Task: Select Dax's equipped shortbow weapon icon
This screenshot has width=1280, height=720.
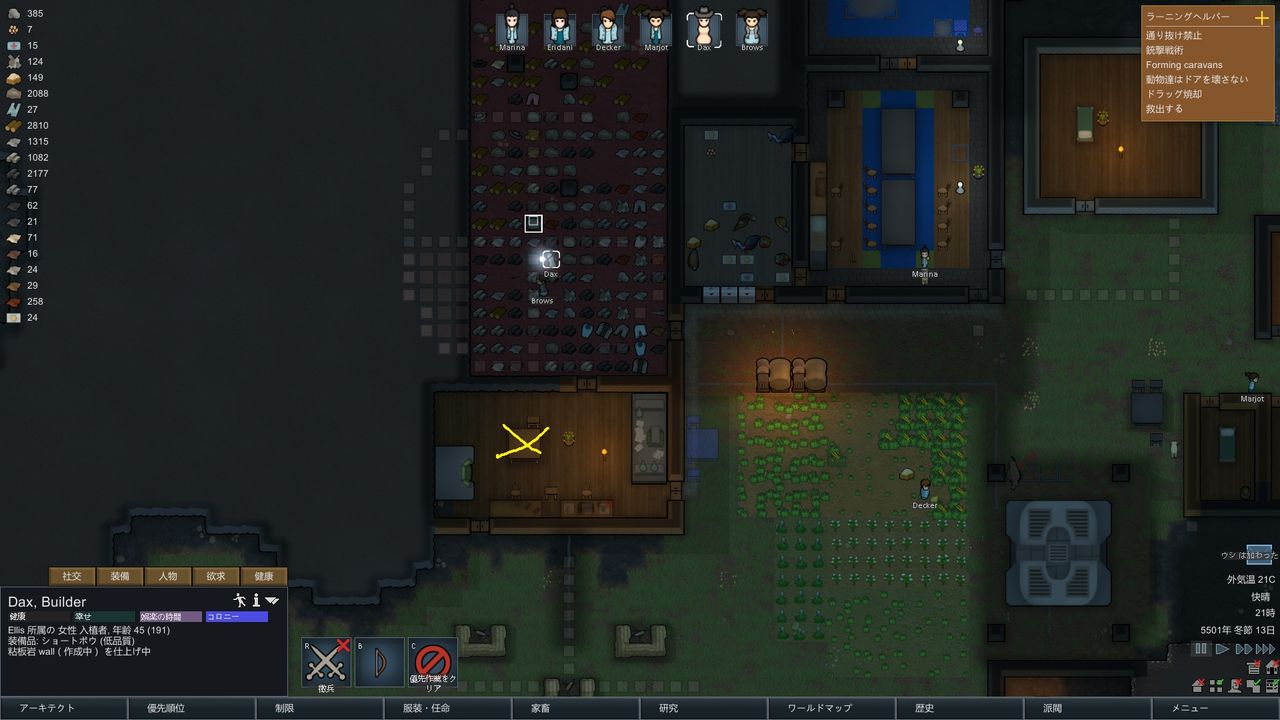Action: [x=379, y=660]
